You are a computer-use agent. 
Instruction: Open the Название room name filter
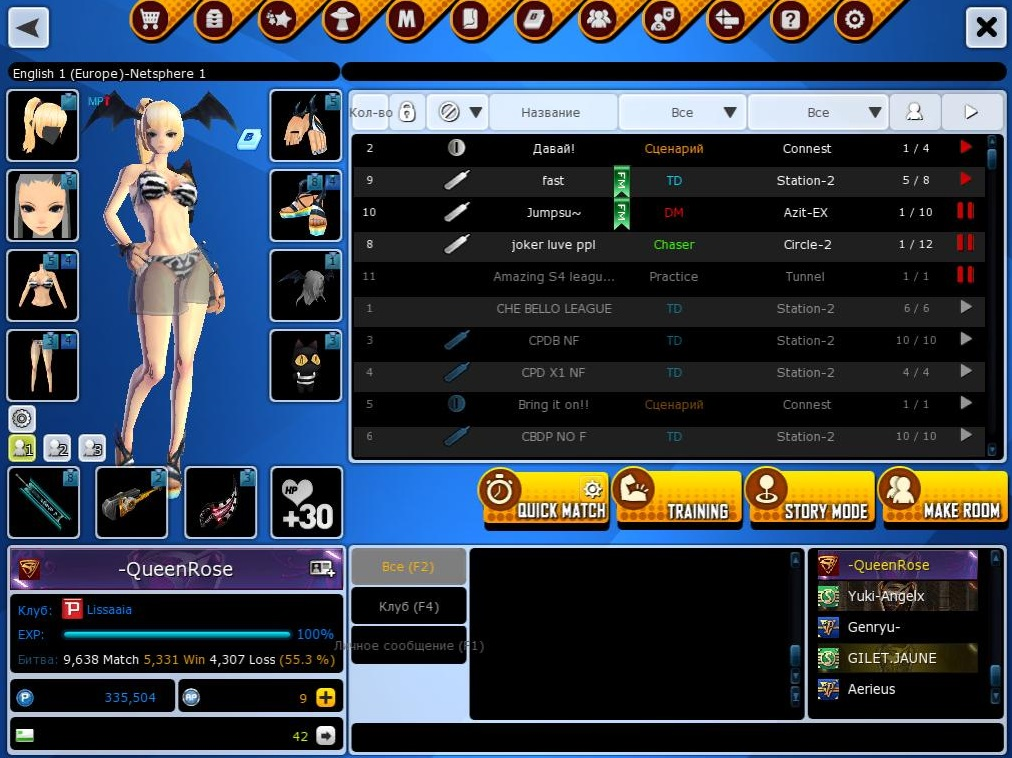pos(551,113)
